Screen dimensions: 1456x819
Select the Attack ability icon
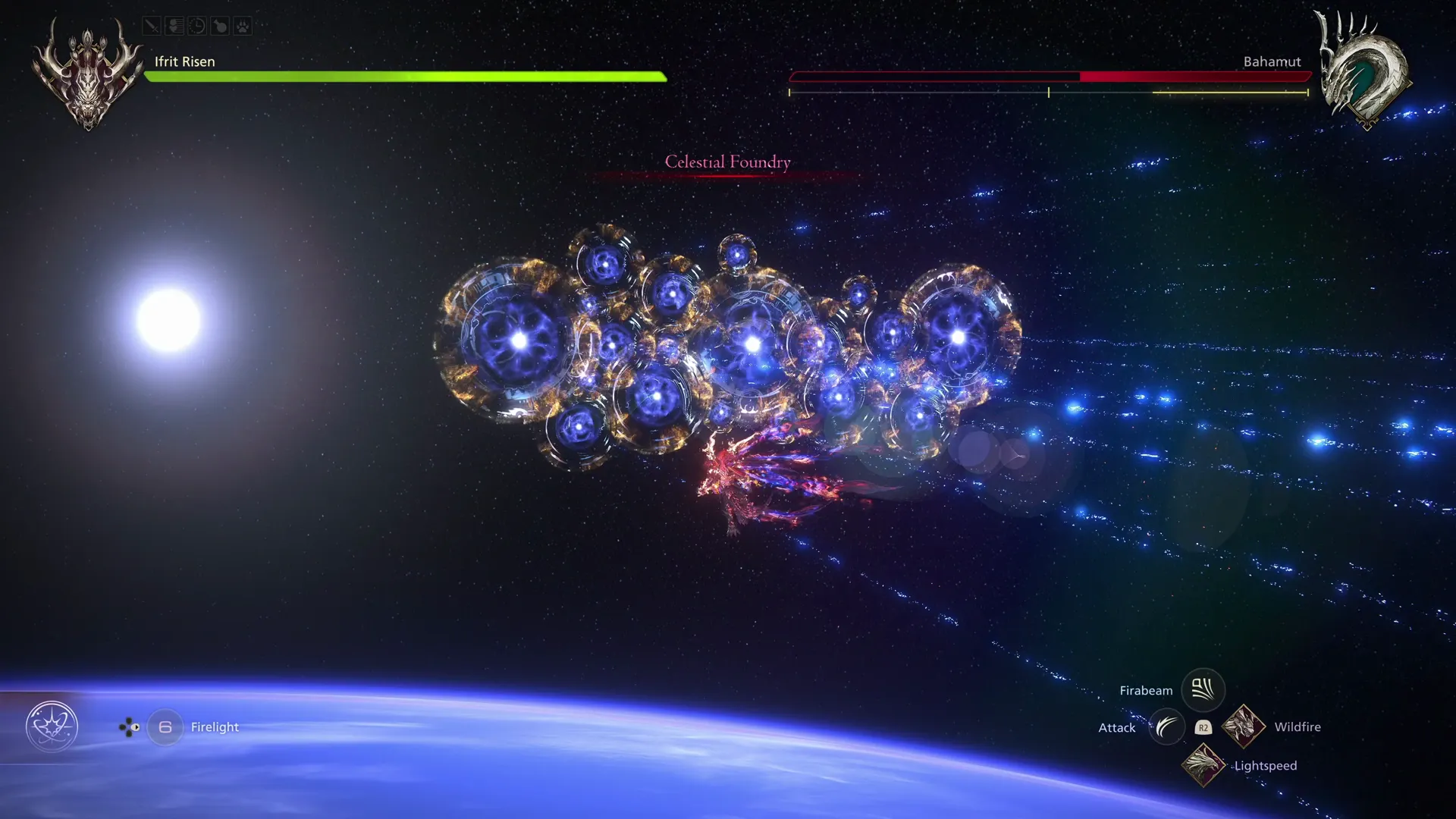(x=1166, y=726)
